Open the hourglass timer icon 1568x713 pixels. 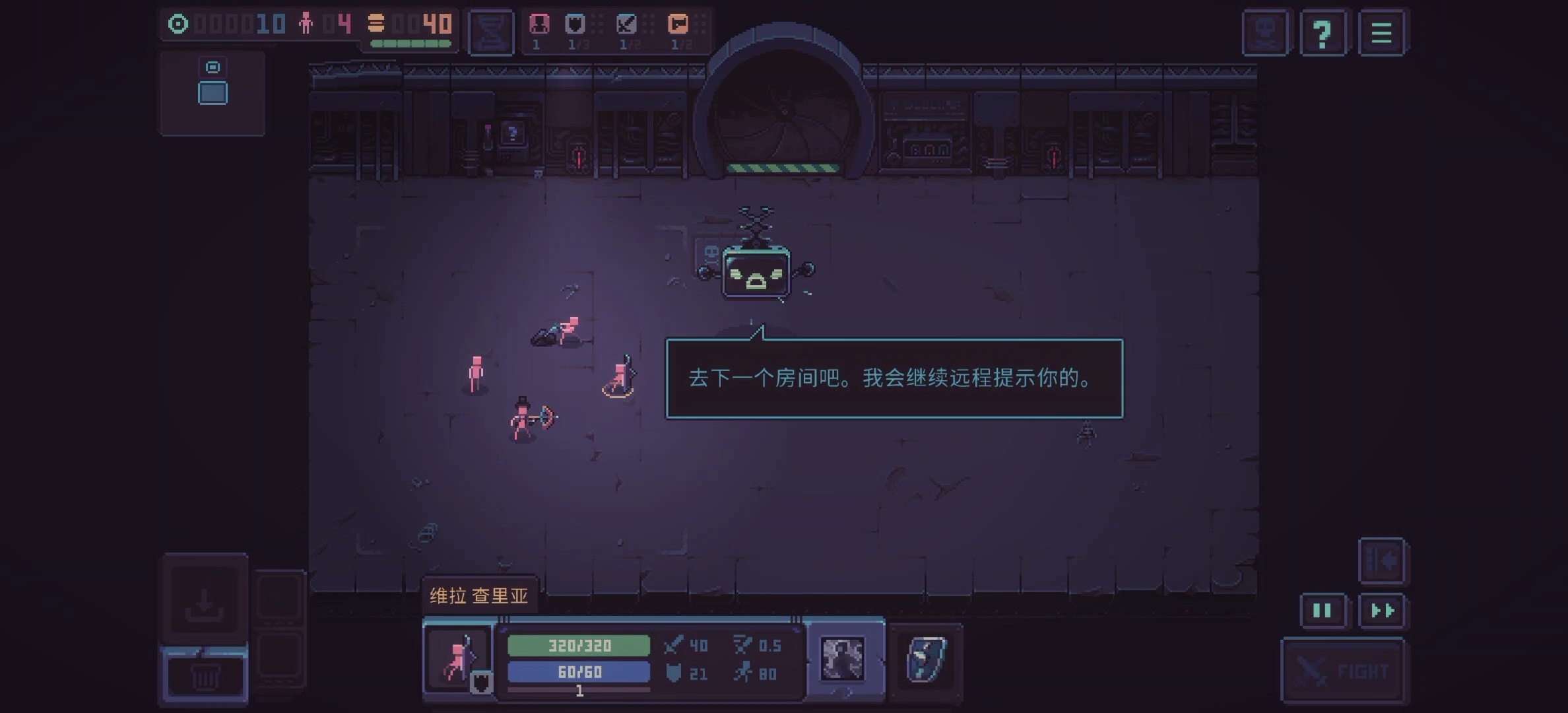(x=491, y=32)
